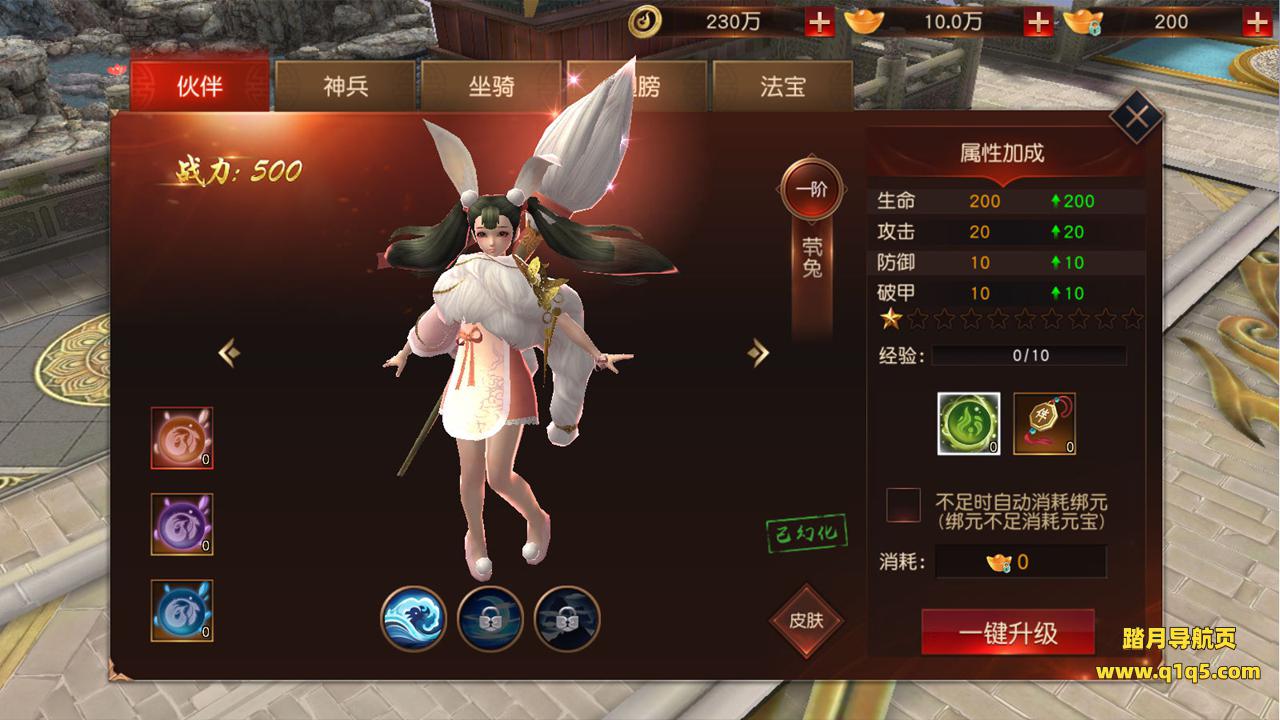Viewport: 1280px width, 720px height.
Task: Select the green swirl upgrade material
Action: click(968, 423)
